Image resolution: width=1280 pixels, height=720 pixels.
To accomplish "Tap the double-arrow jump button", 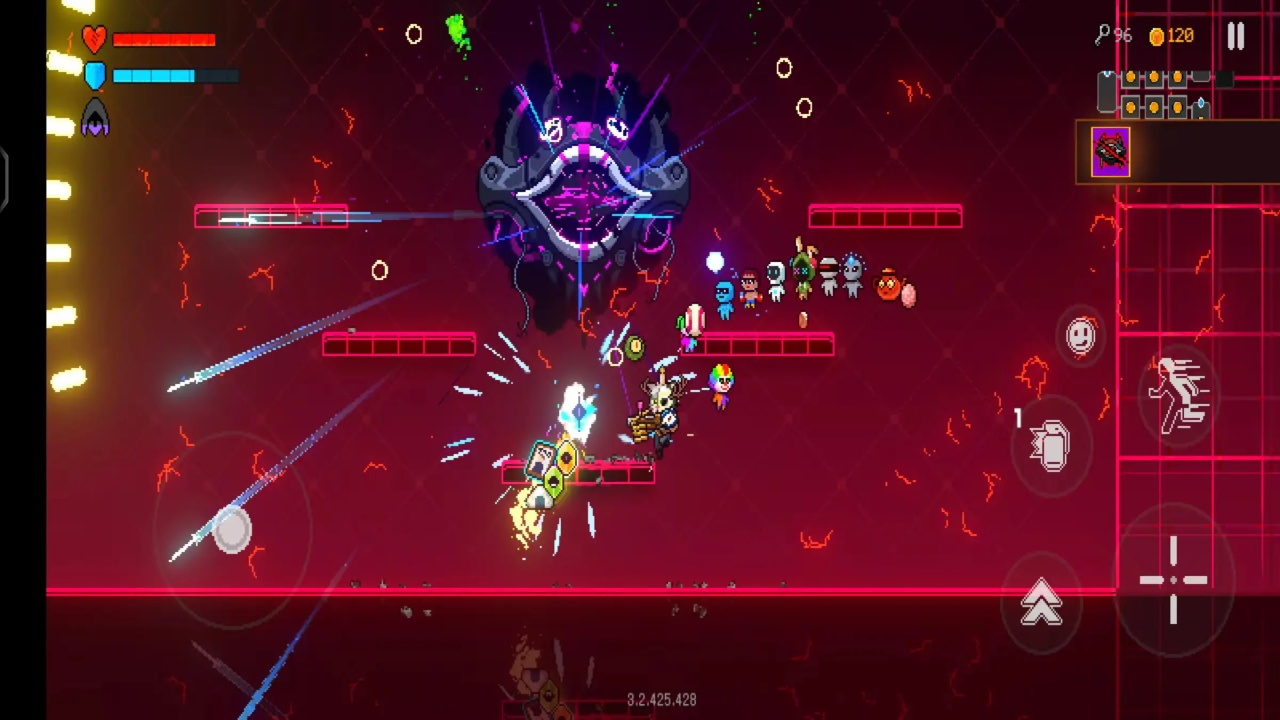I will [x=1041, y=603].
